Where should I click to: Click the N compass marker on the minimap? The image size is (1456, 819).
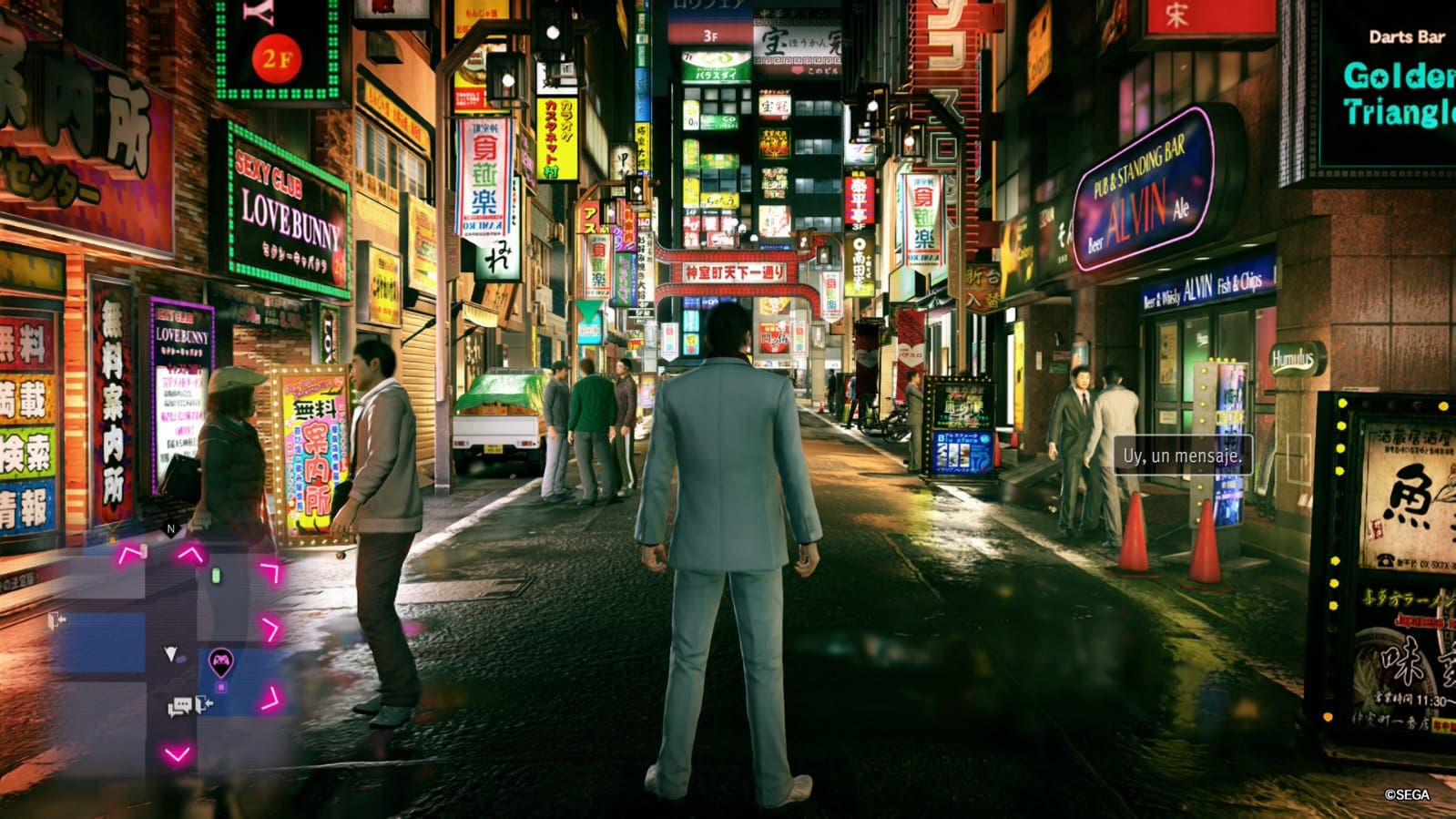[169, 529]
